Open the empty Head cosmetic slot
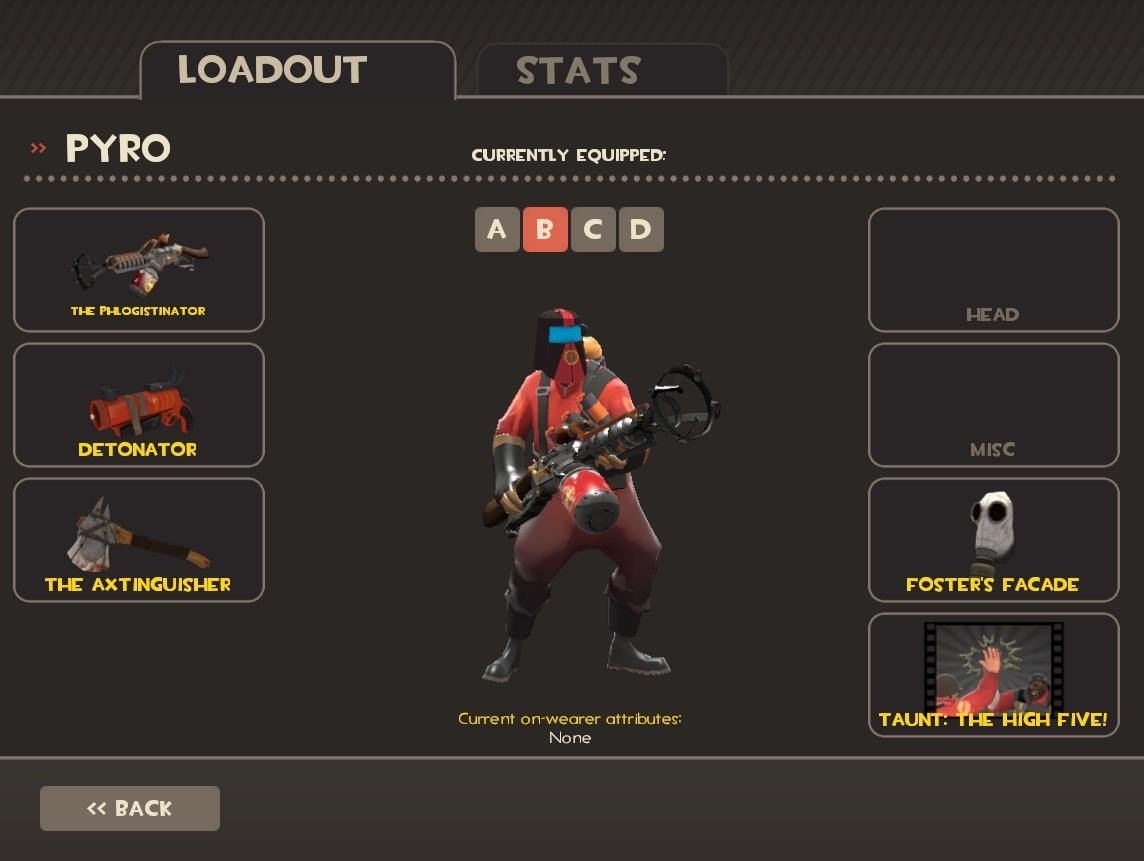Screen dimensions: 1144x861 click(993, 270)
